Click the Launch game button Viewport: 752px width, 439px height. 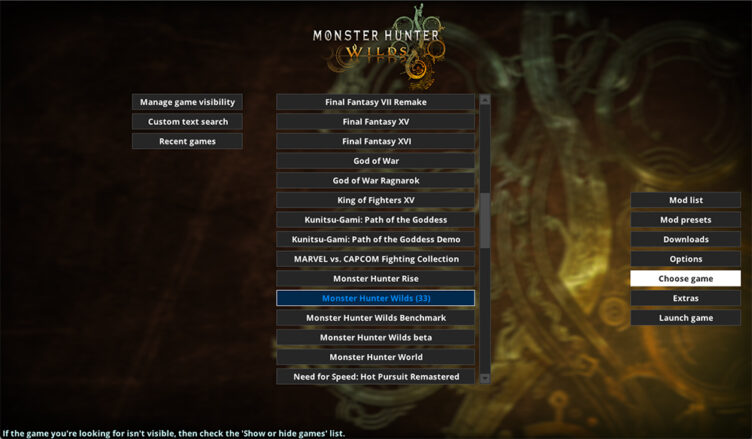[x=685, y=318]
